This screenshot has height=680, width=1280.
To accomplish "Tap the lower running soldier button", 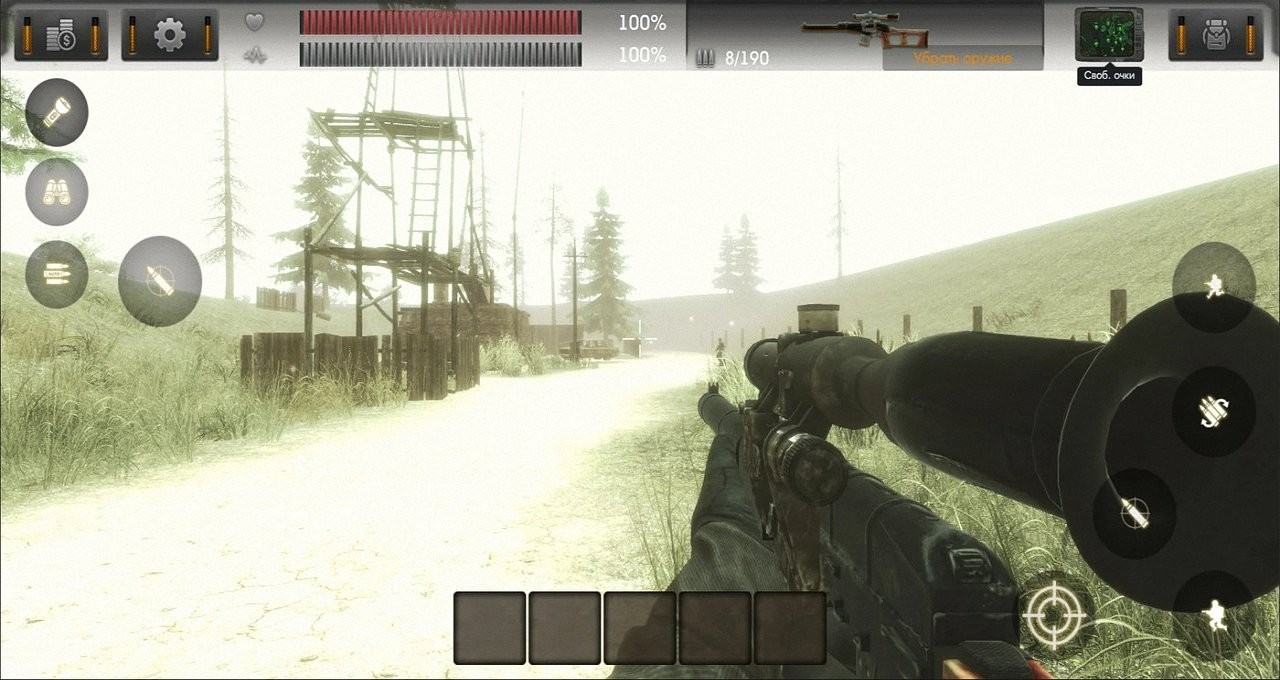I will (x=1214, y=614).
